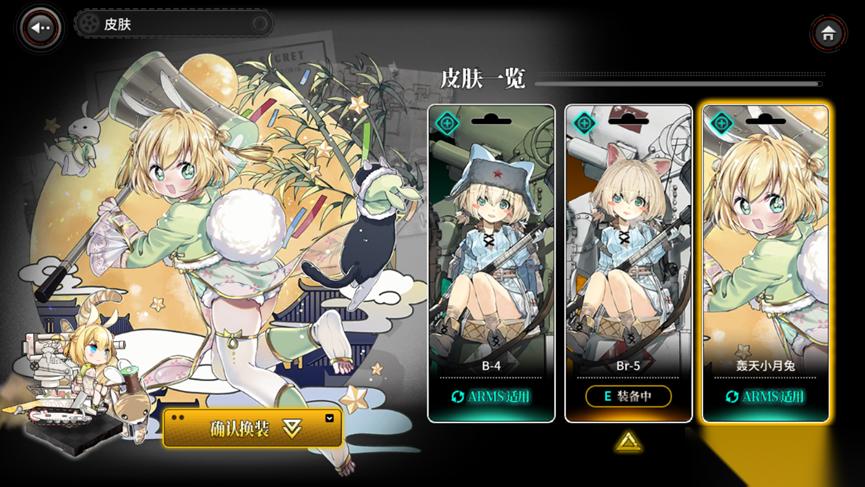Return to the home screen

point(828,32)
